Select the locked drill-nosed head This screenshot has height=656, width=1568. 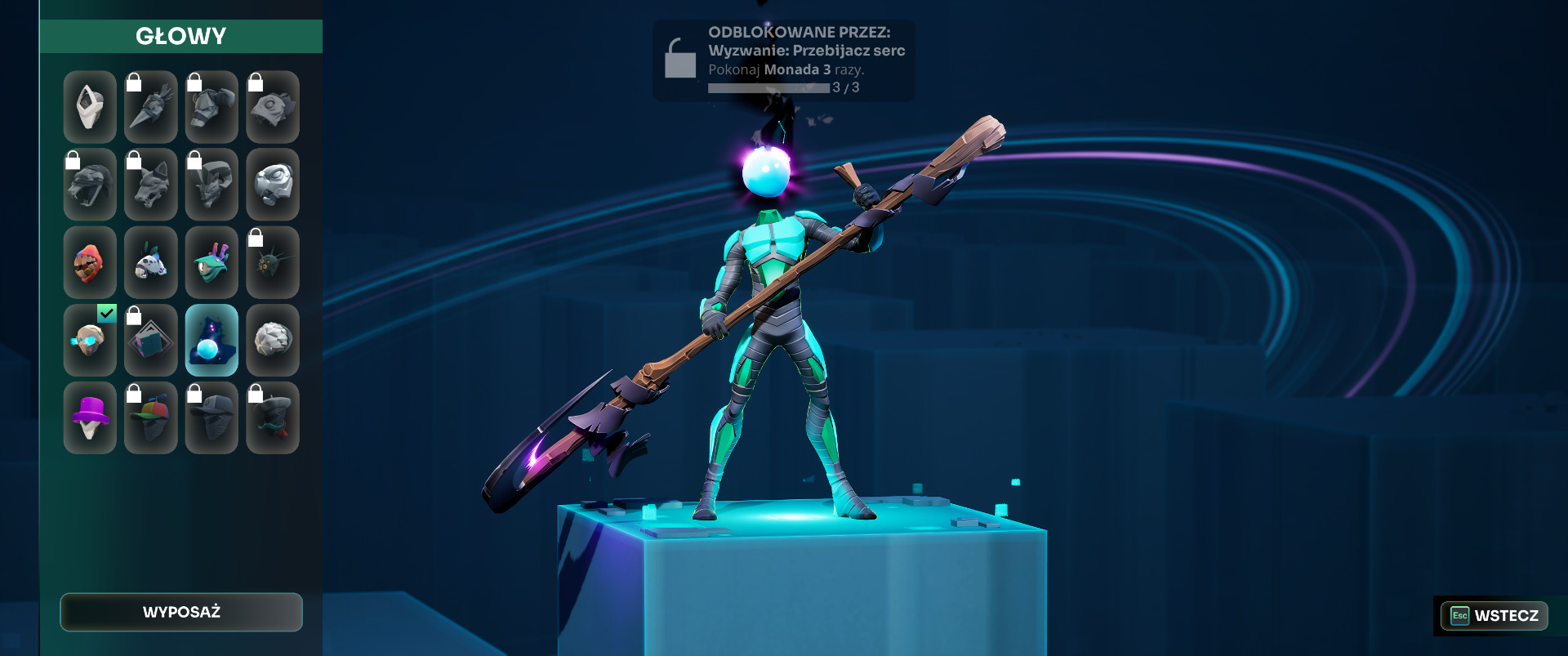(151, 107)
